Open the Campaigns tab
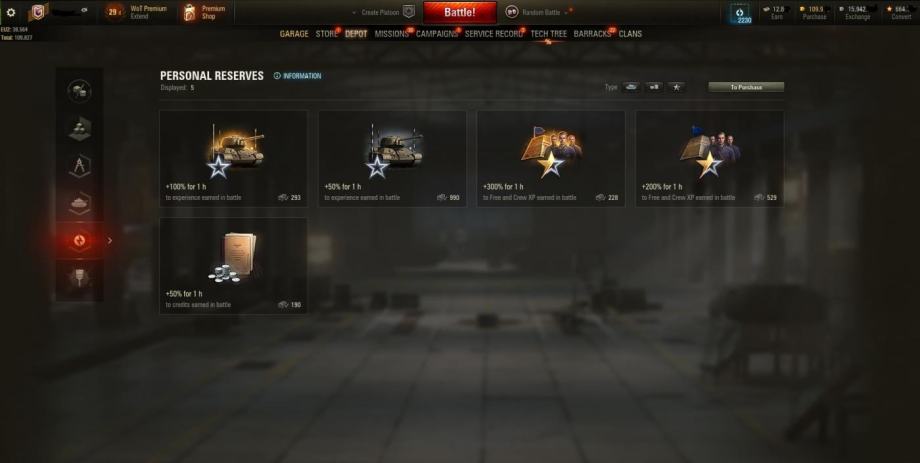Image resolution: width=920 pixels, height=463 pixels. (x=437, y=34)
